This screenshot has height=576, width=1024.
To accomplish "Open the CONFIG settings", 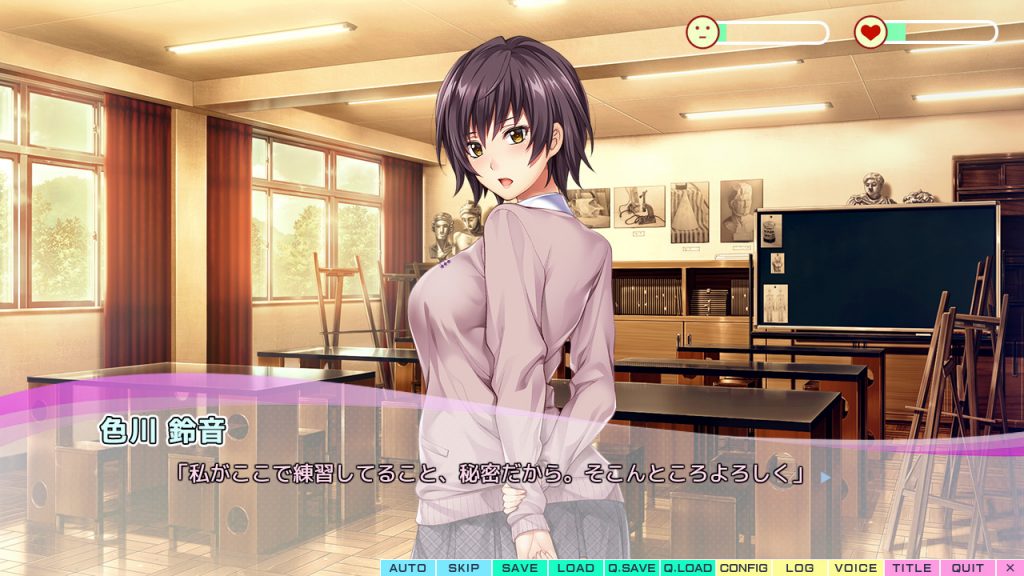I will pyautogui.click(x=744, y=568).
